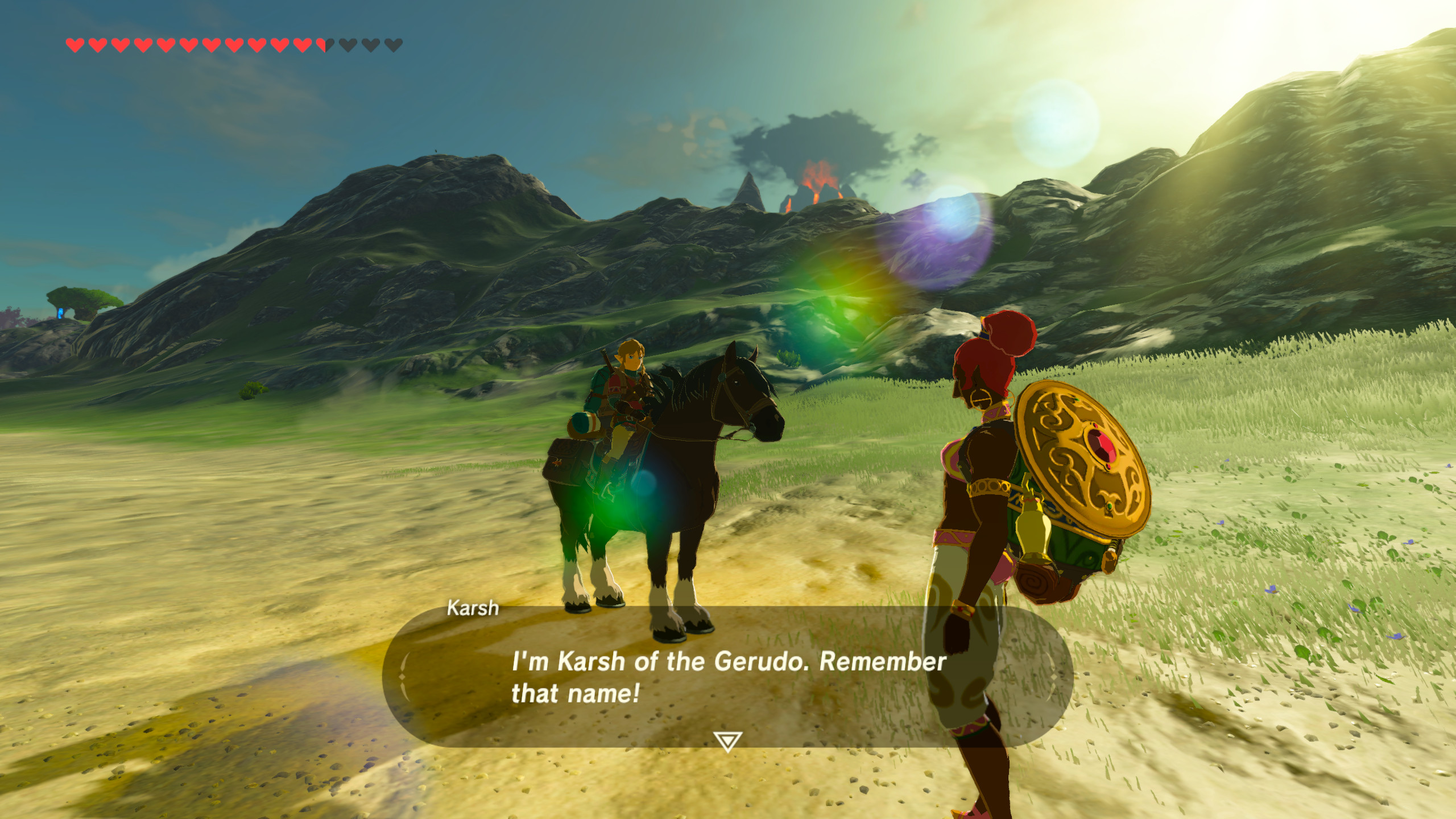Click the erupting Death Mountain volcano on the horizon

tap(819, 179)
